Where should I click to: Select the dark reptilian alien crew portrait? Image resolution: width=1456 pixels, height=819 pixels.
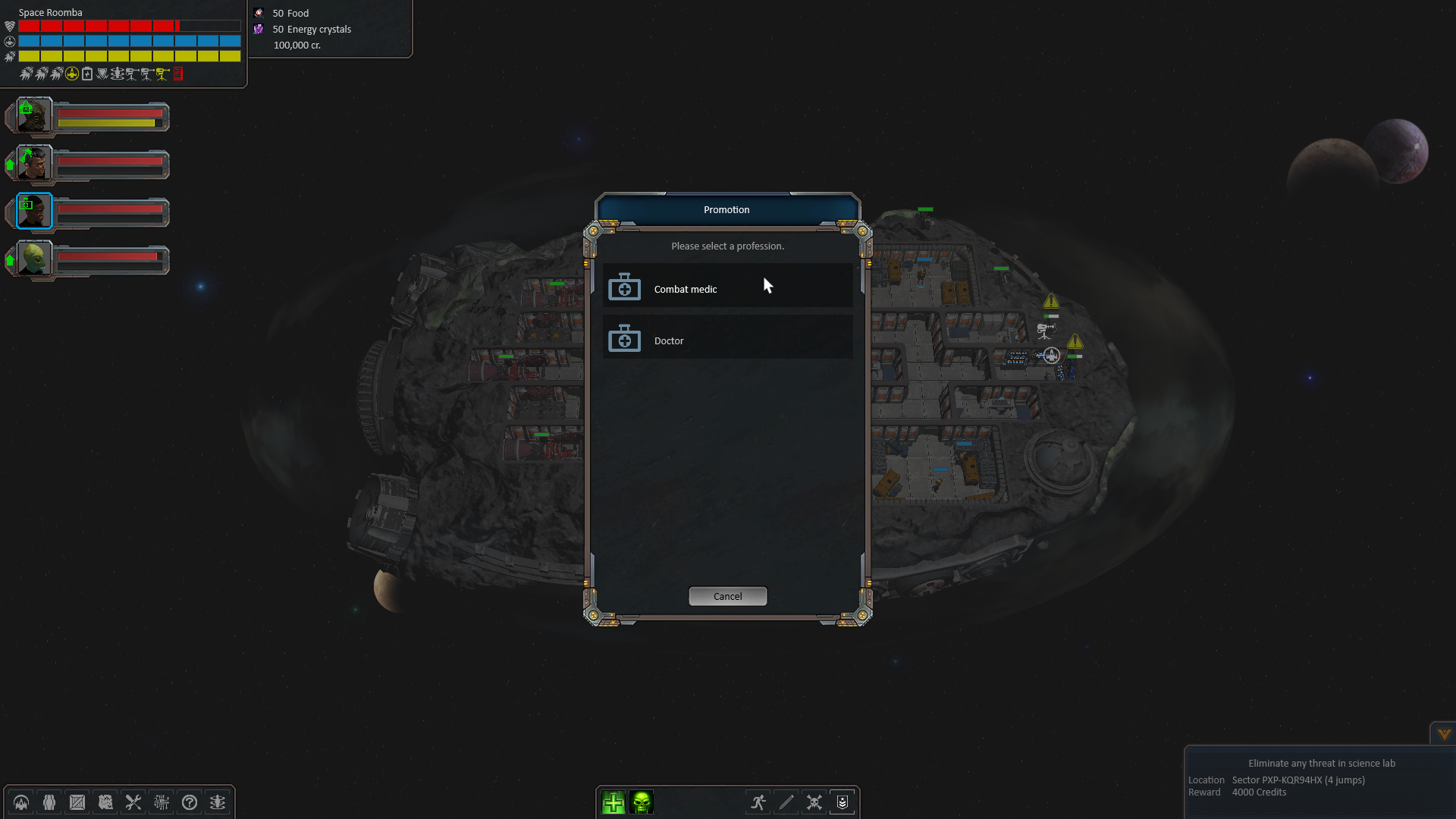tap(34, 116)
